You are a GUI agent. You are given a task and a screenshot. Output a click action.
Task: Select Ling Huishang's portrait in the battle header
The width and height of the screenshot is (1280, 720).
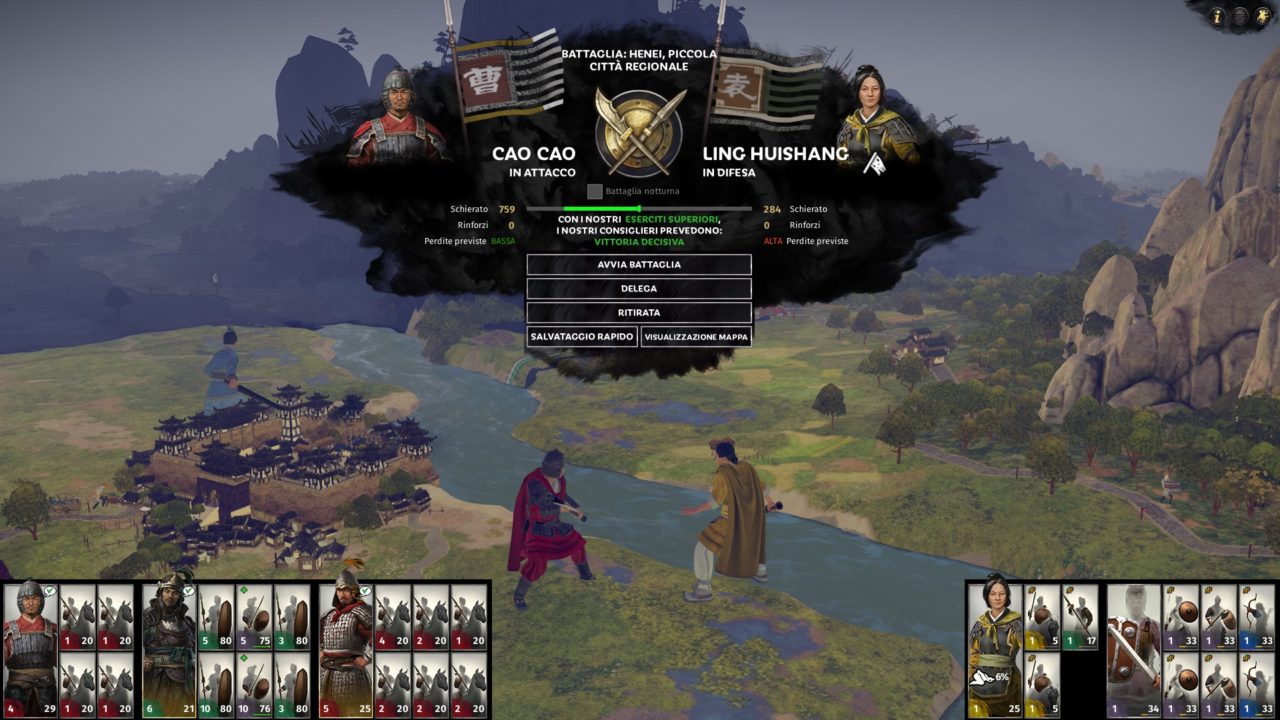[x=876, y=118]
